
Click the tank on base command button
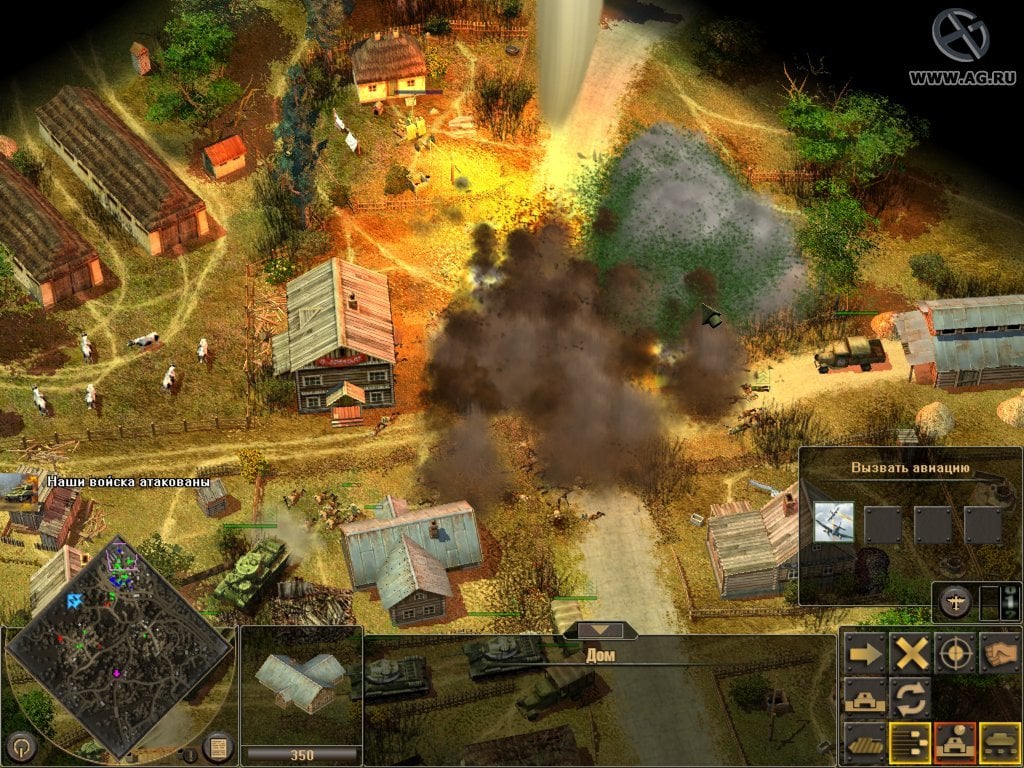tap(865, 697)
